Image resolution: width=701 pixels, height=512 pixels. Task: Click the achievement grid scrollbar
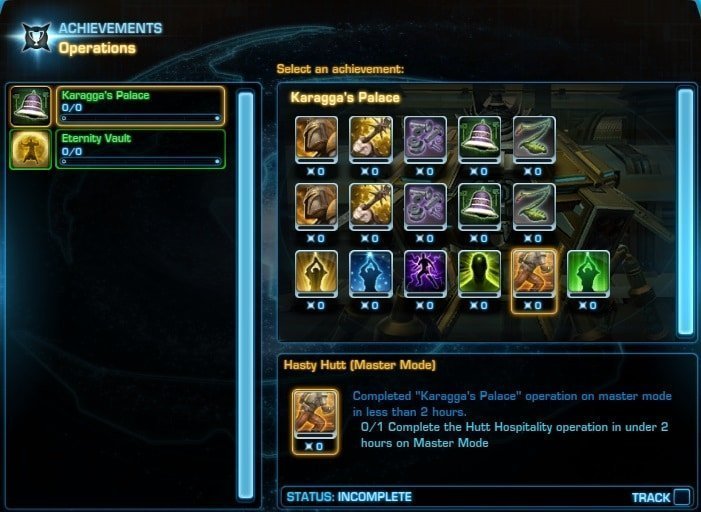pos(685,211)
